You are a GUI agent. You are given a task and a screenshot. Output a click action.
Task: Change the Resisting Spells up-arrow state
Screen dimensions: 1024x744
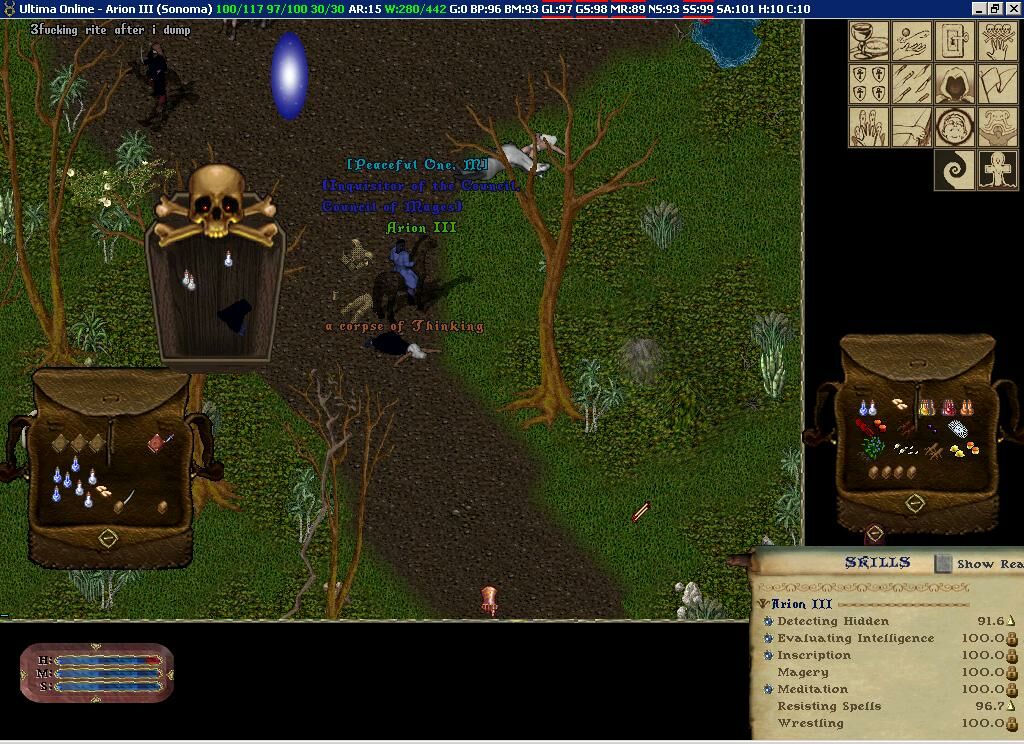click(x=1012, y=706)
